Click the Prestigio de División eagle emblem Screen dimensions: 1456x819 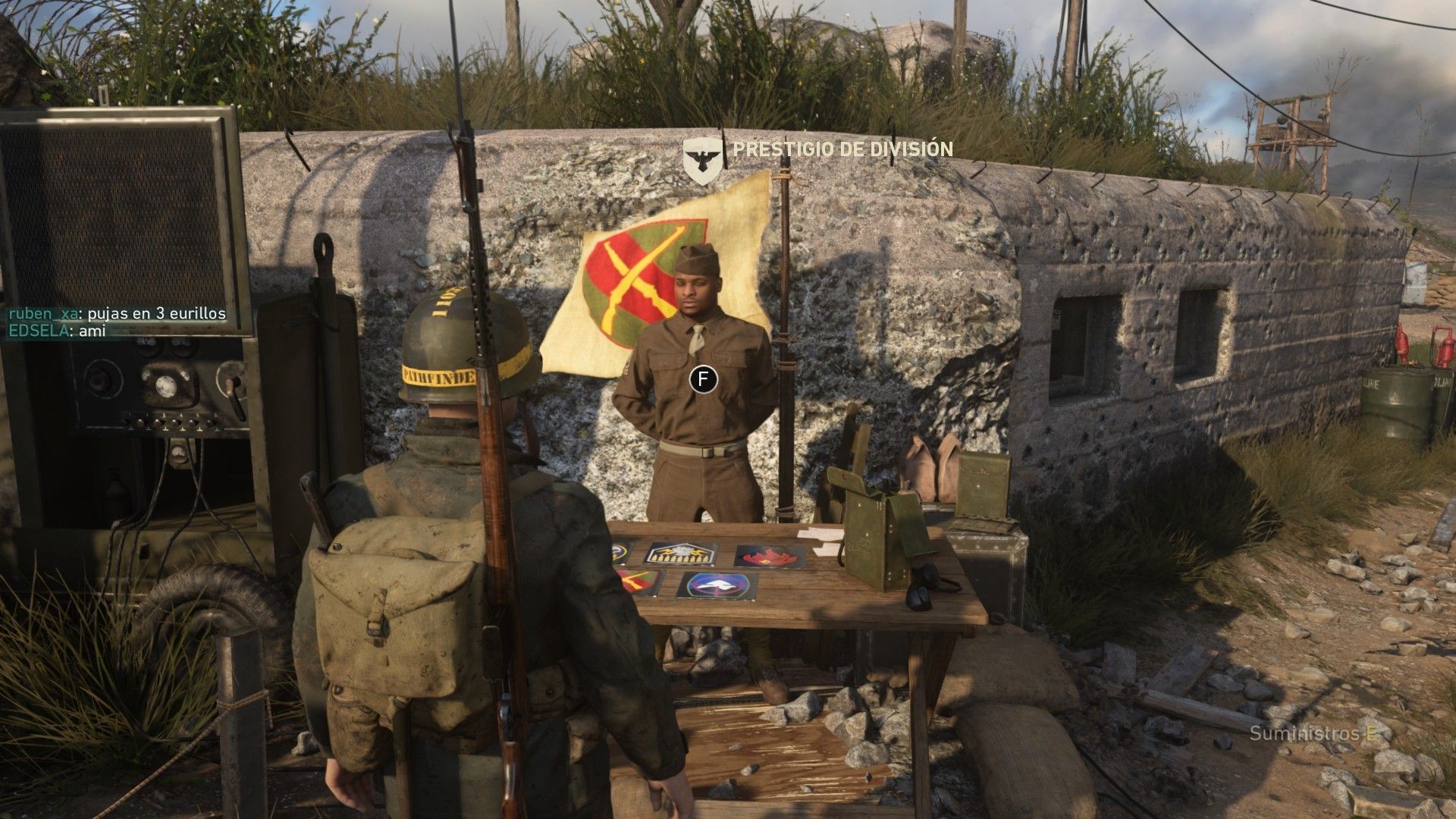pos(701,159)
